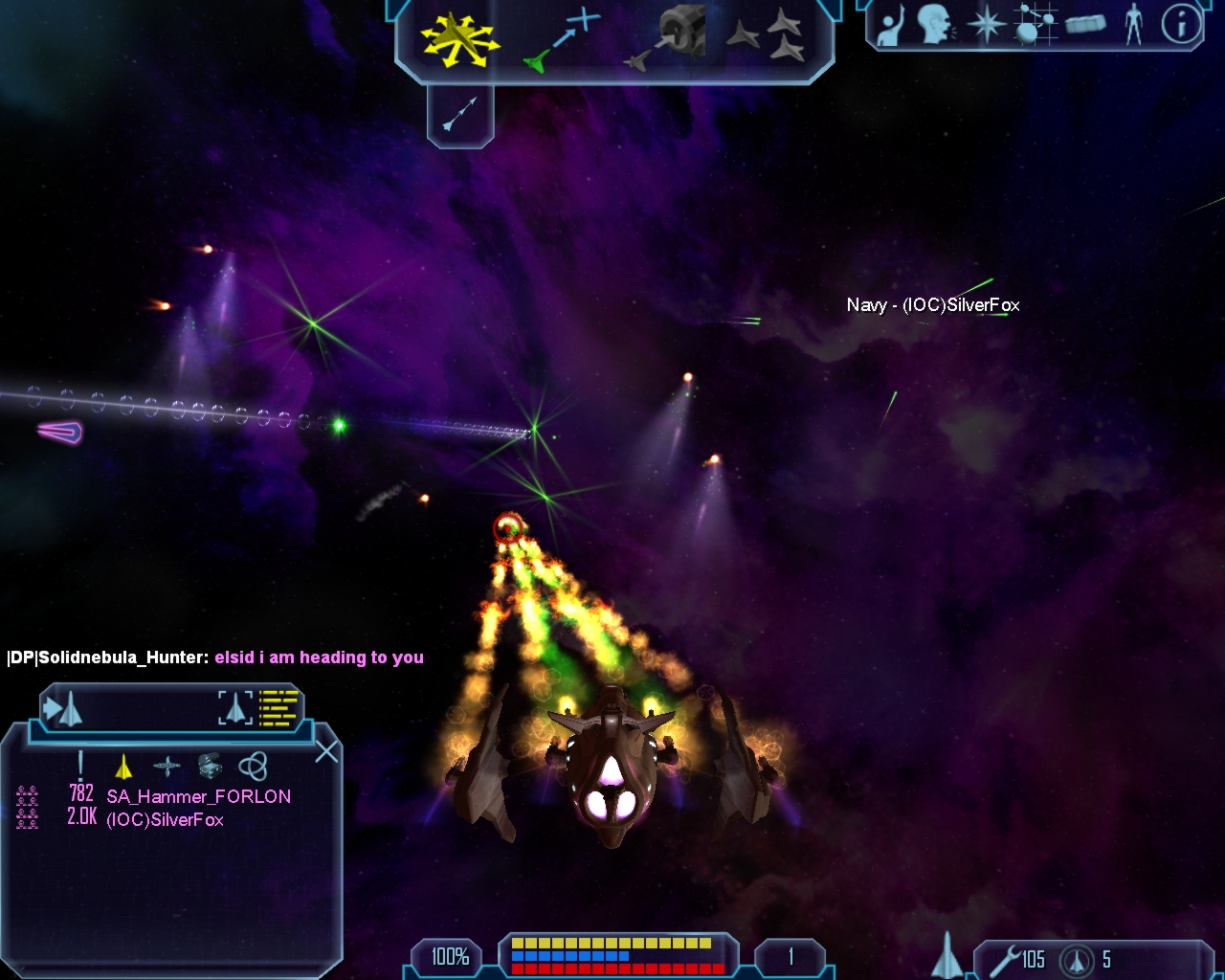
Task: Close the player list panel
Action: [326, 751]
